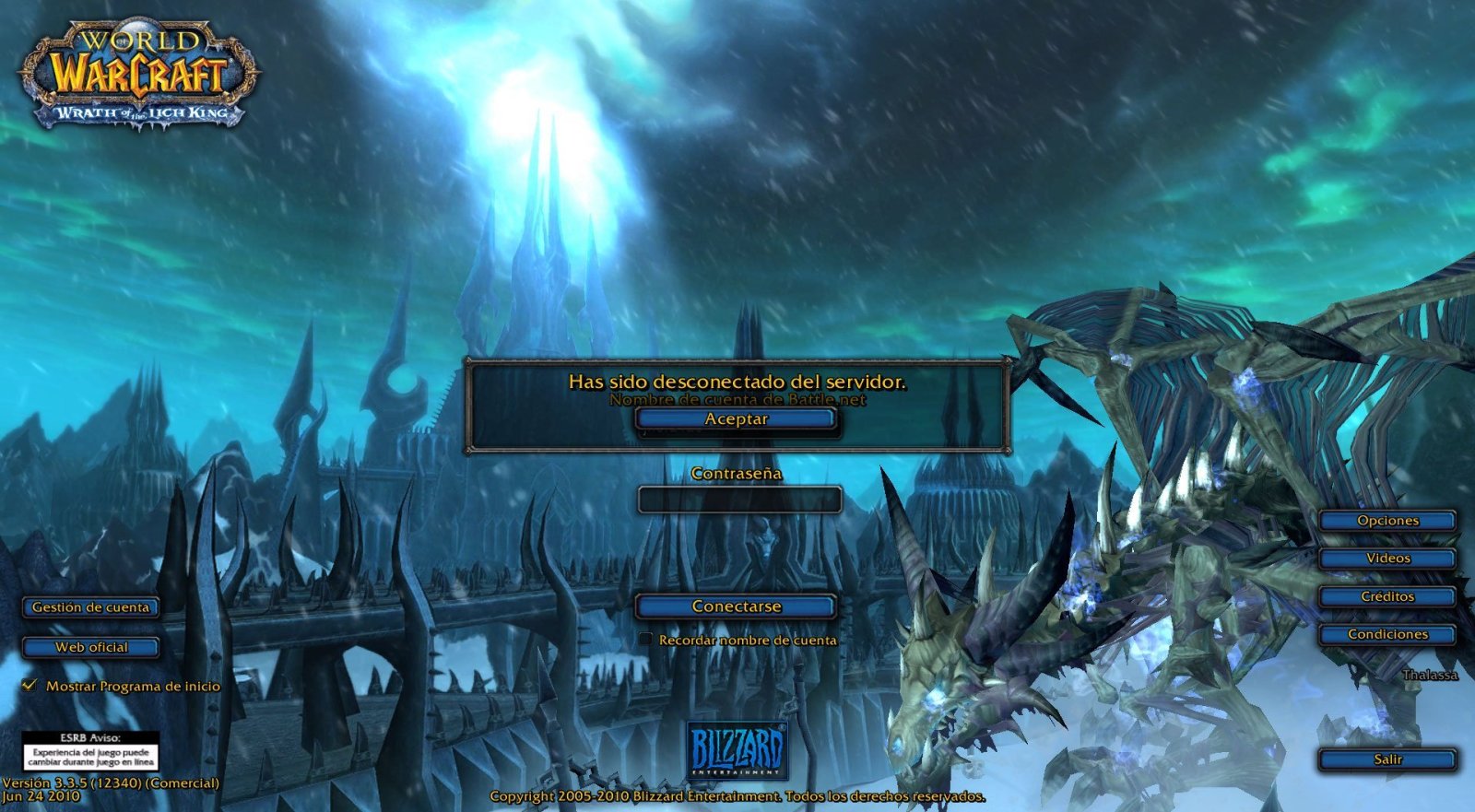Image resolution: width=1475 pixels, height=812 pixels.
Task: Quit the game with Salir
Action: point(1387,759)
